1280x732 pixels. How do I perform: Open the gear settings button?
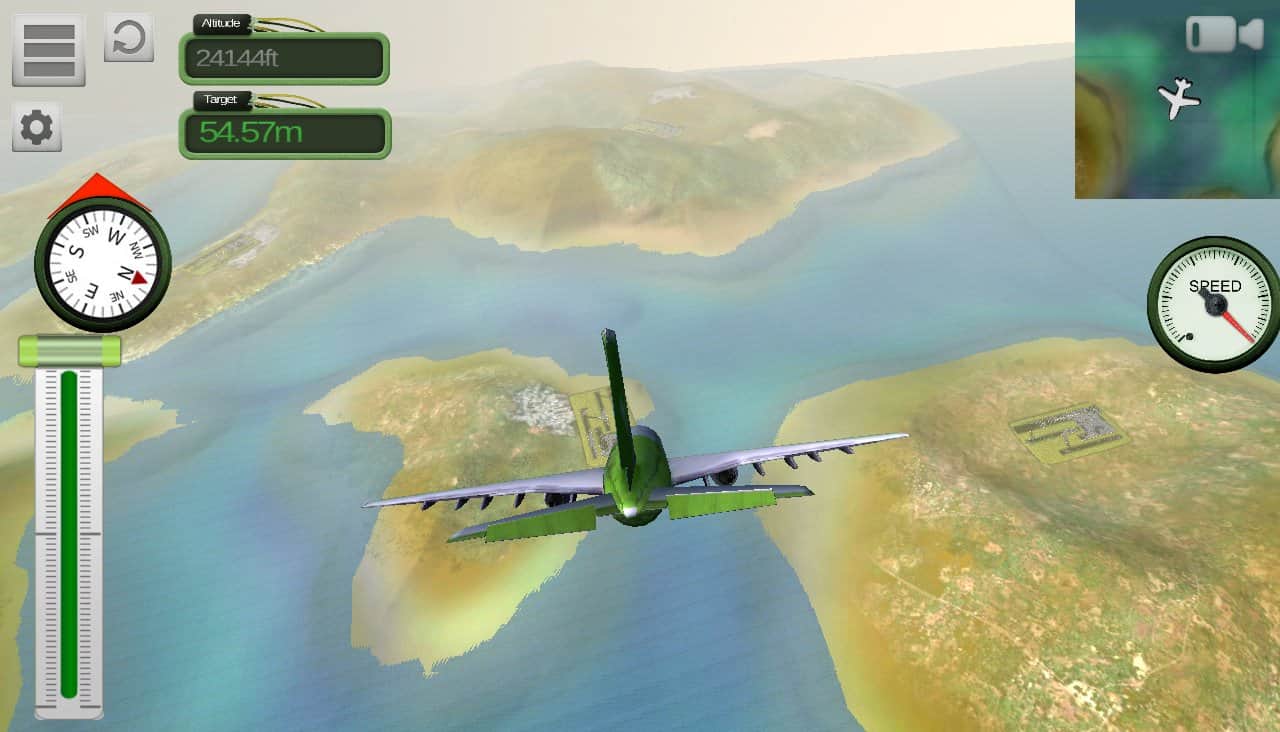coord(37,127)
